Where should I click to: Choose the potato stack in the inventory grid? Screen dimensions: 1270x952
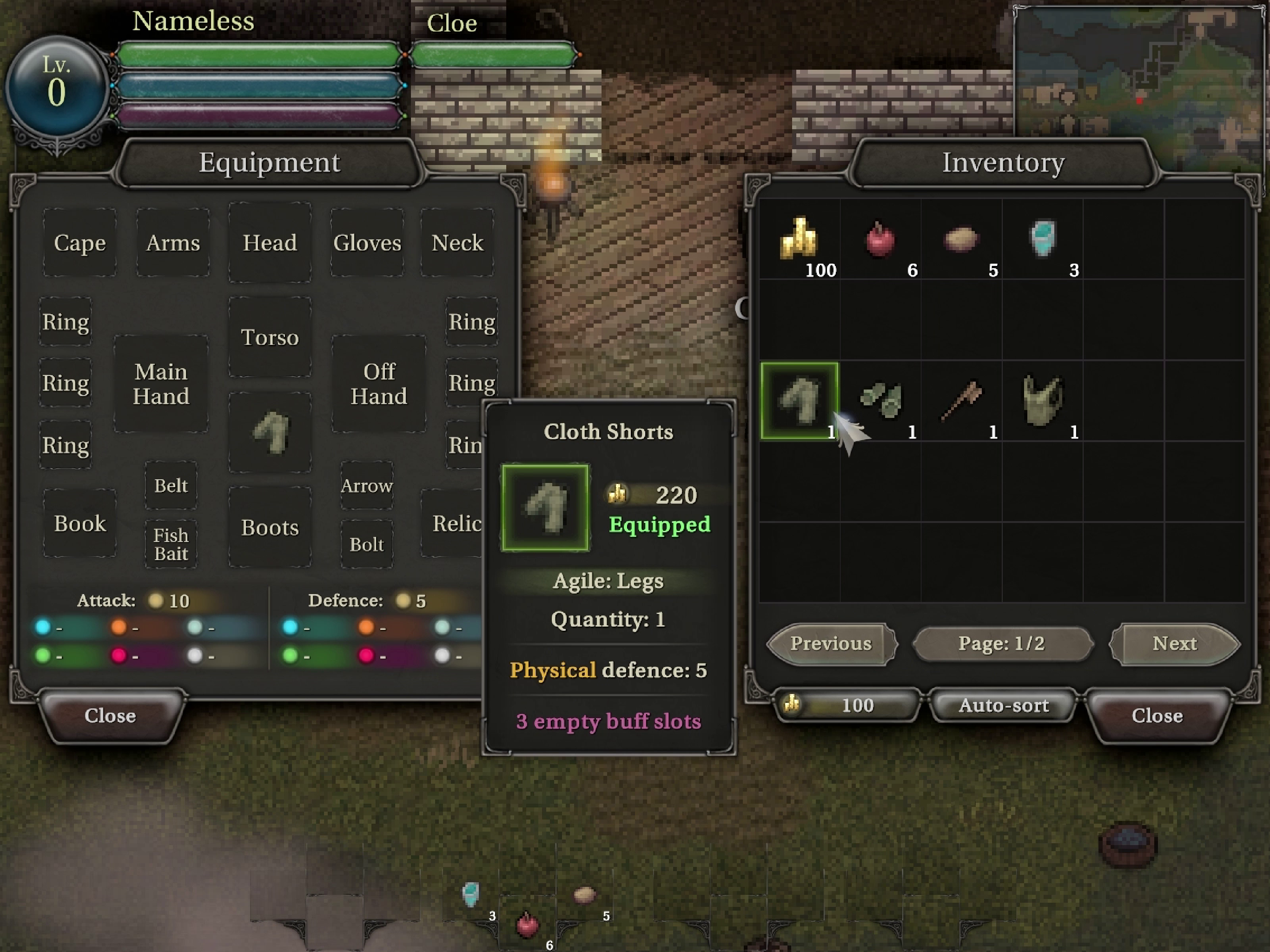pyautogui.click(x=960, y=238)
